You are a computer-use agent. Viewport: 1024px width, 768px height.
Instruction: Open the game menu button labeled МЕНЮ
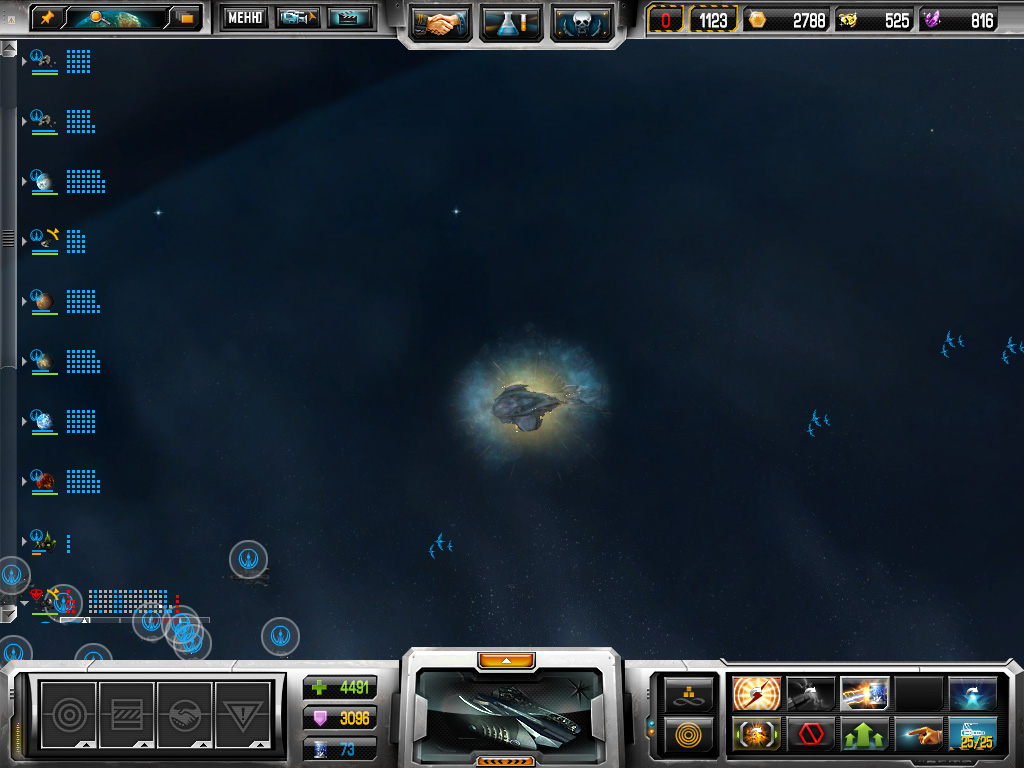tap(244, 17)
